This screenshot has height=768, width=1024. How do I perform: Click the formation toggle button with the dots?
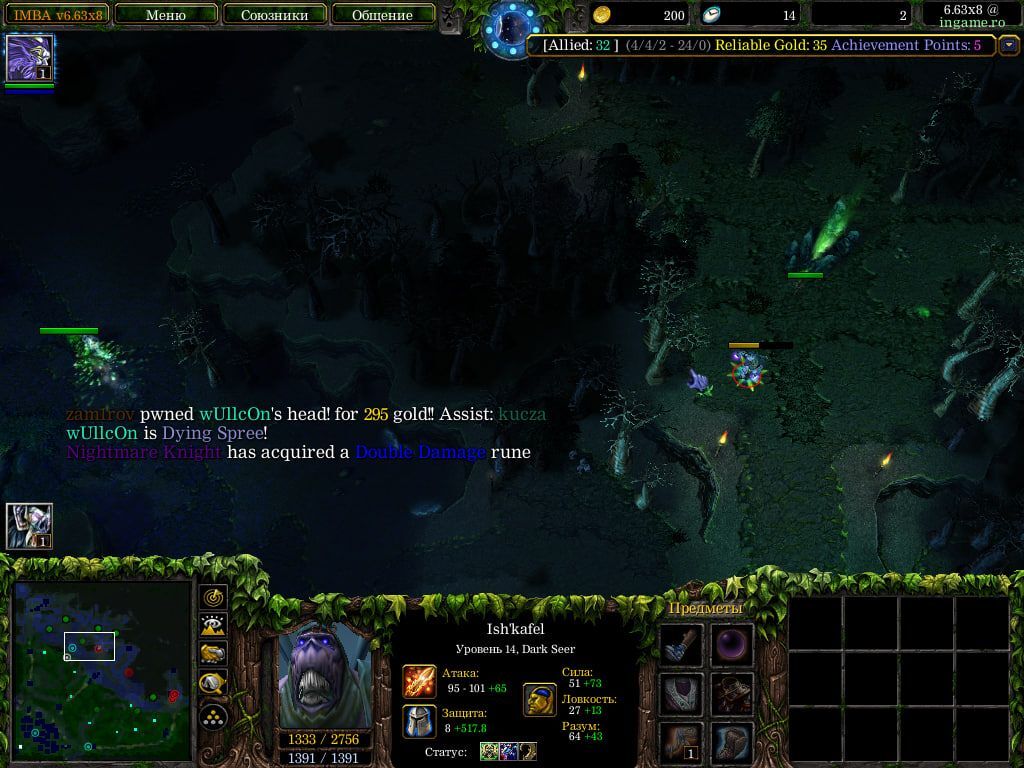tap(214, 716)
